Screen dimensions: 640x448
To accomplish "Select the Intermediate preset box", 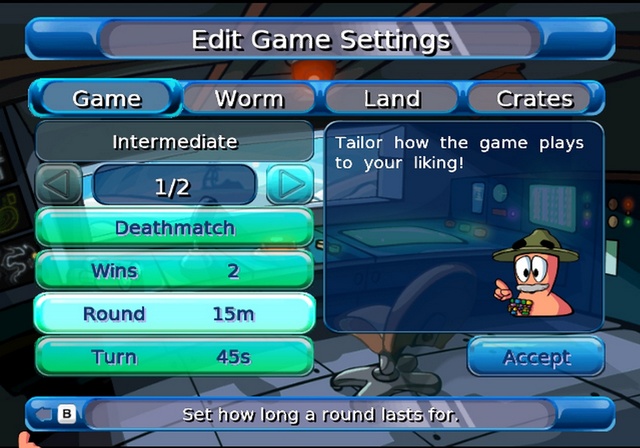I will tap(175, 142).
